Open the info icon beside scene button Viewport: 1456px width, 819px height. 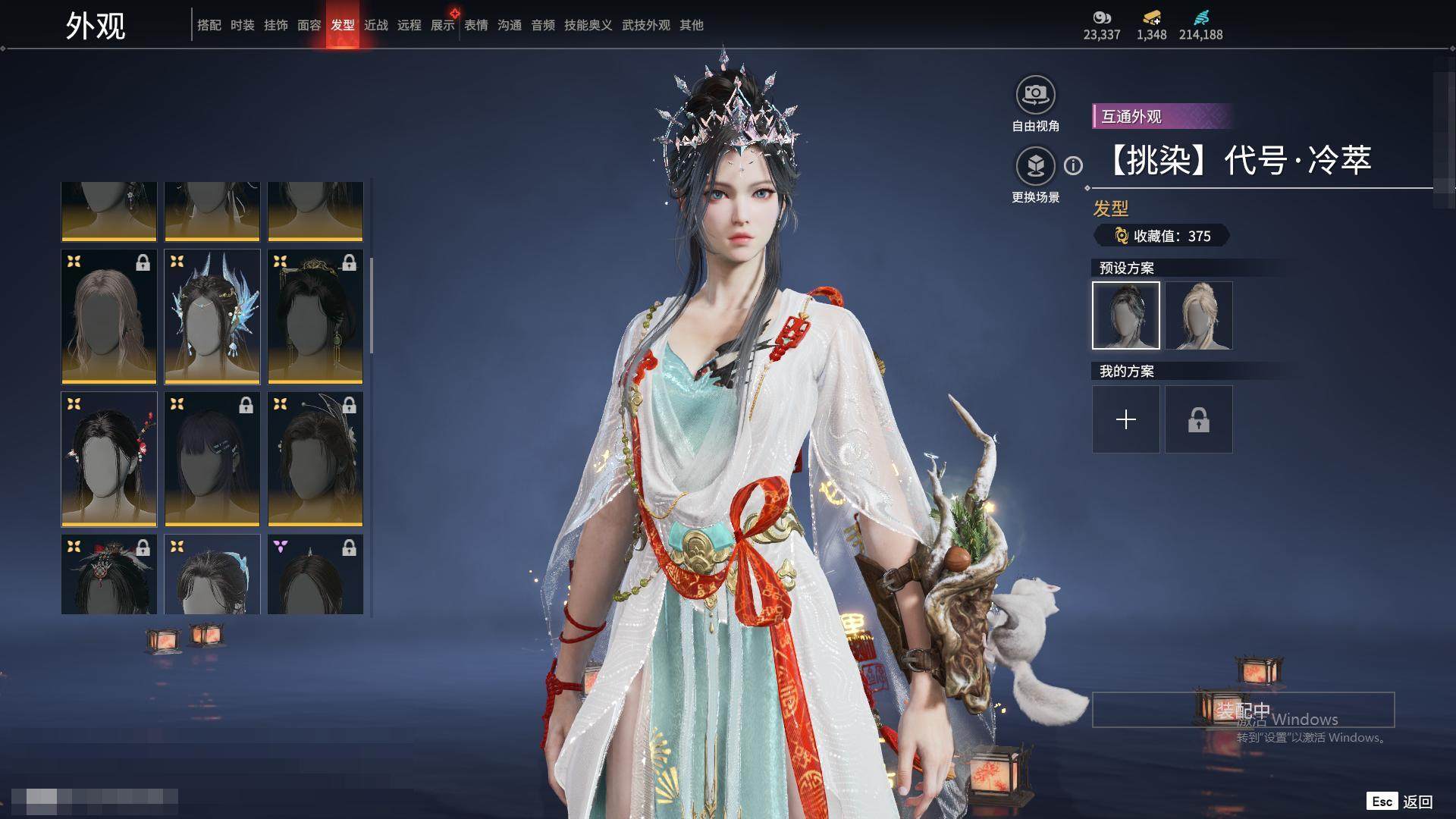[1073, 165]
